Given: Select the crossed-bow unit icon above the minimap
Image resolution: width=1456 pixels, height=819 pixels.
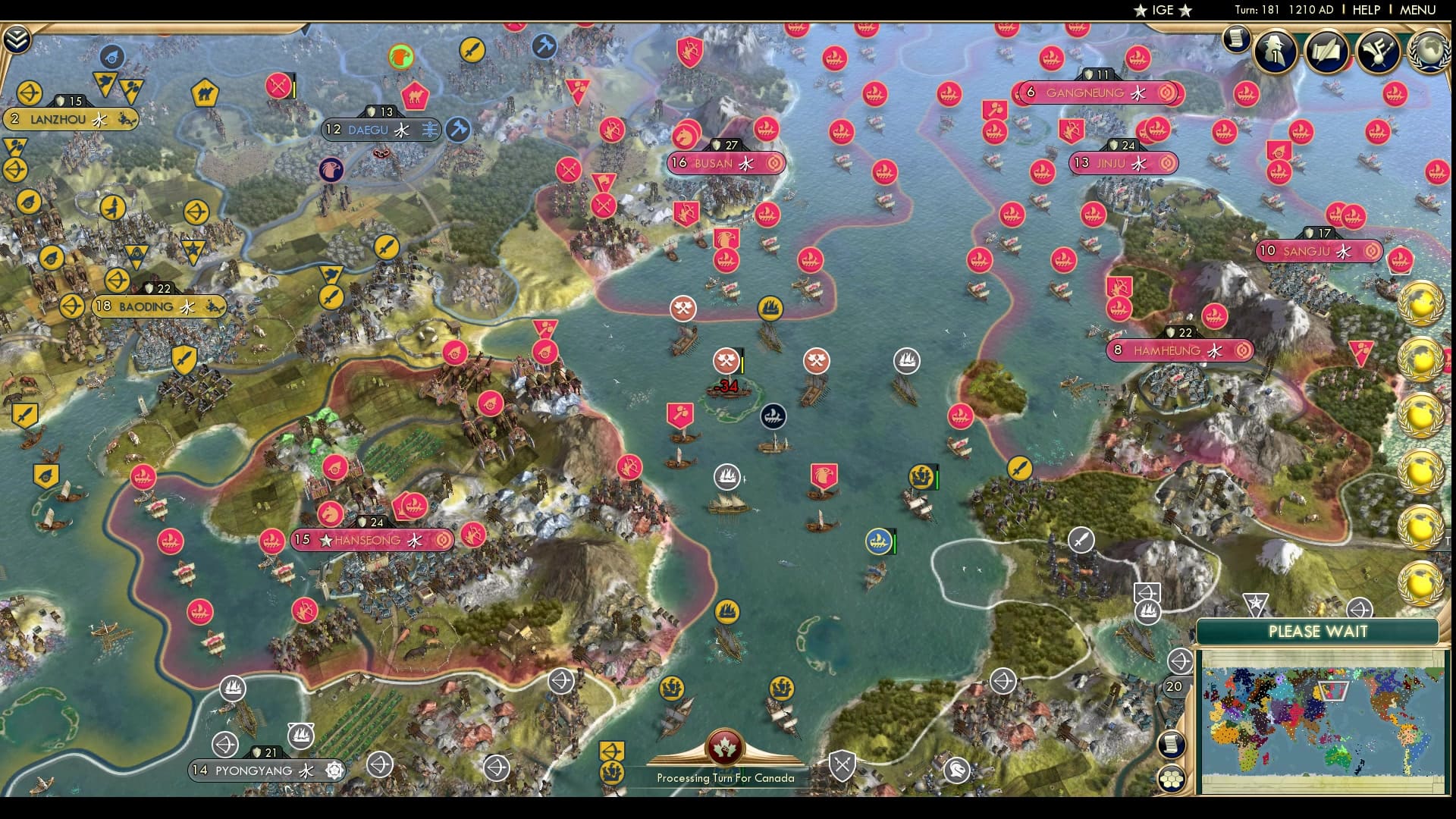Looking at the screenshot, I should (1180, 660).
